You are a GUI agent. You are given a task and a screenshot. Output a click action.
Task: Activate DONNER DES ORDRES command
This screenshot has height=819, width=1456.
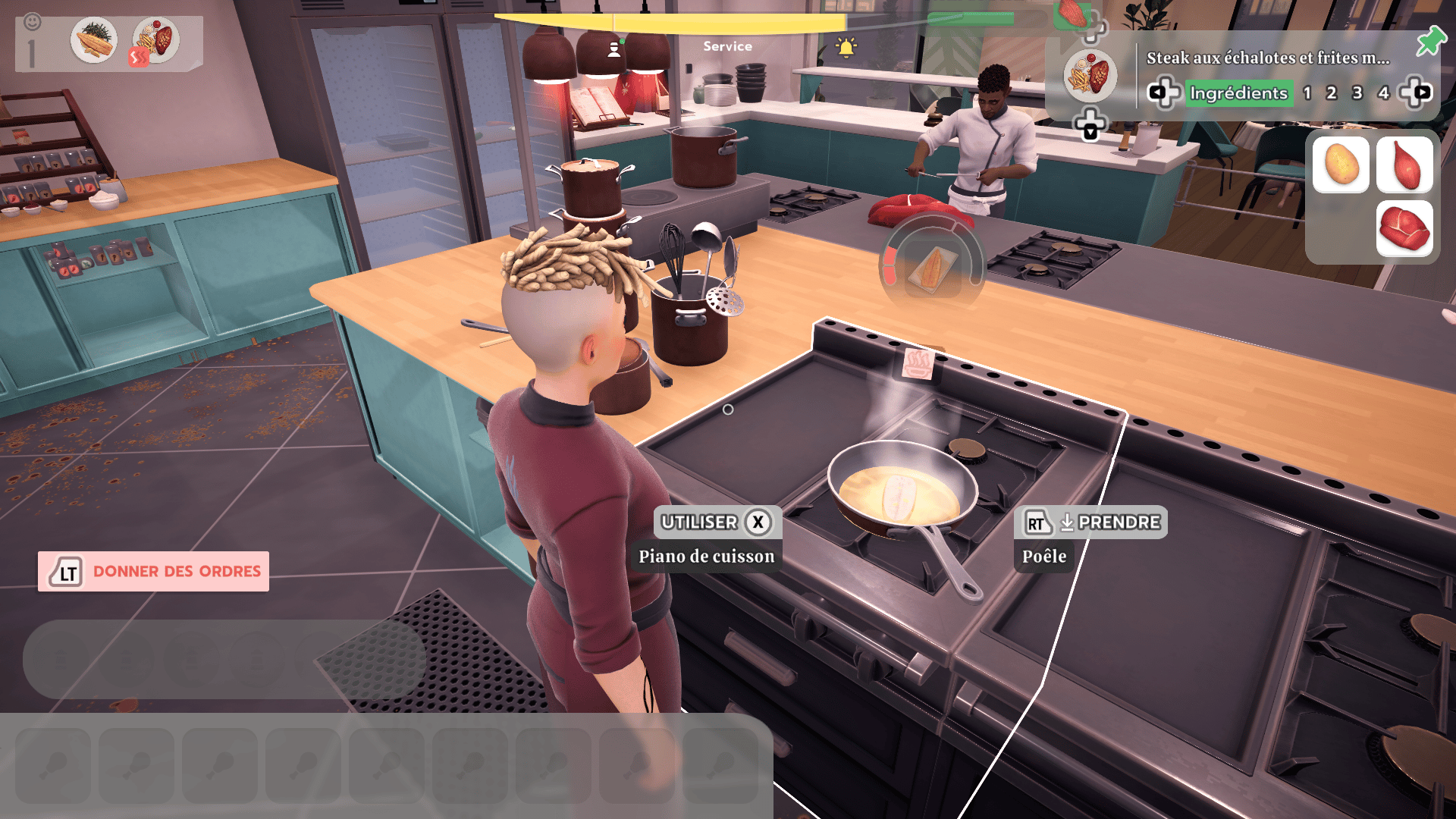click(154, 571)
